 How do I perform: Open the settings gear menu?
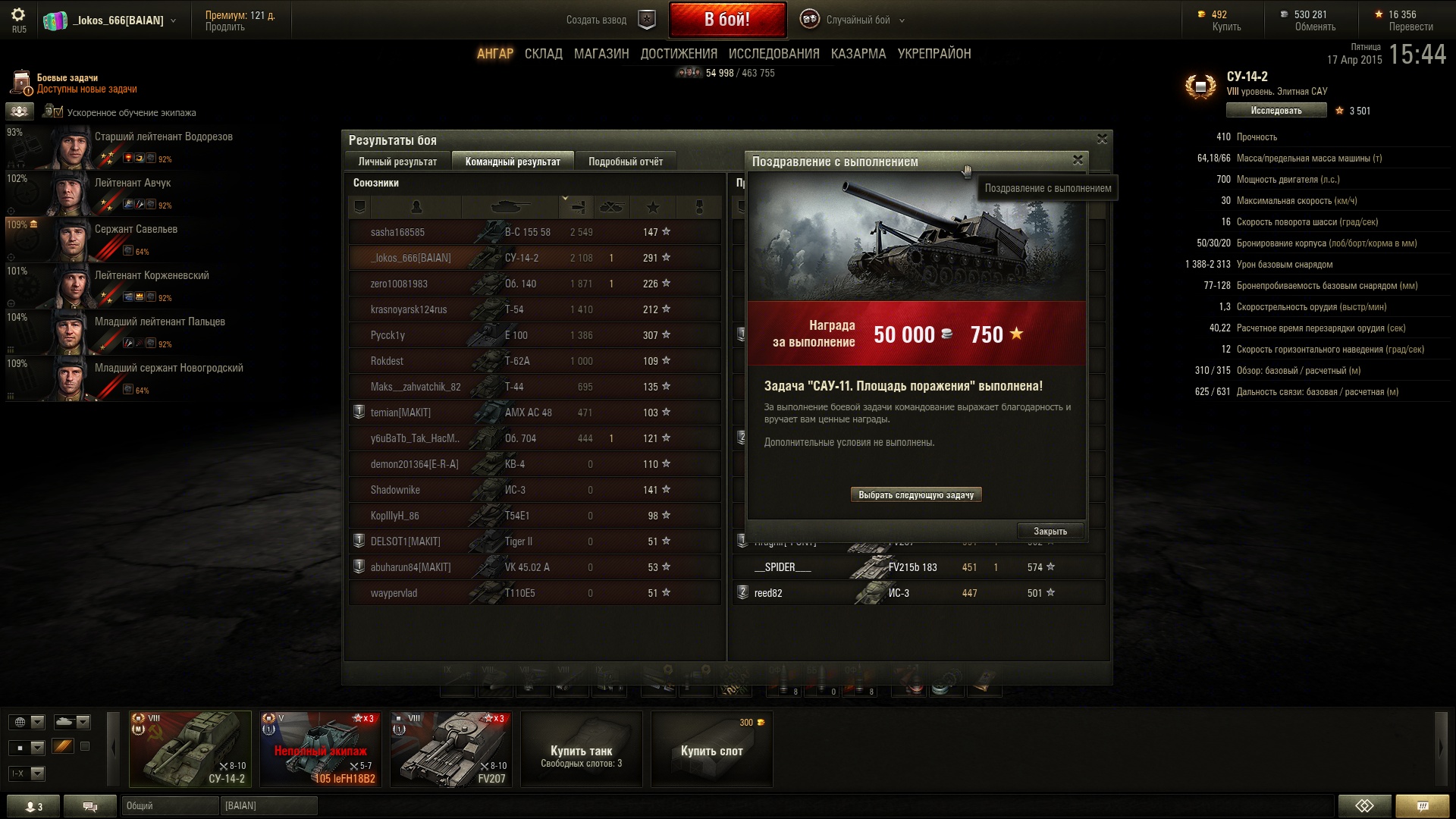tap(18, 15)
